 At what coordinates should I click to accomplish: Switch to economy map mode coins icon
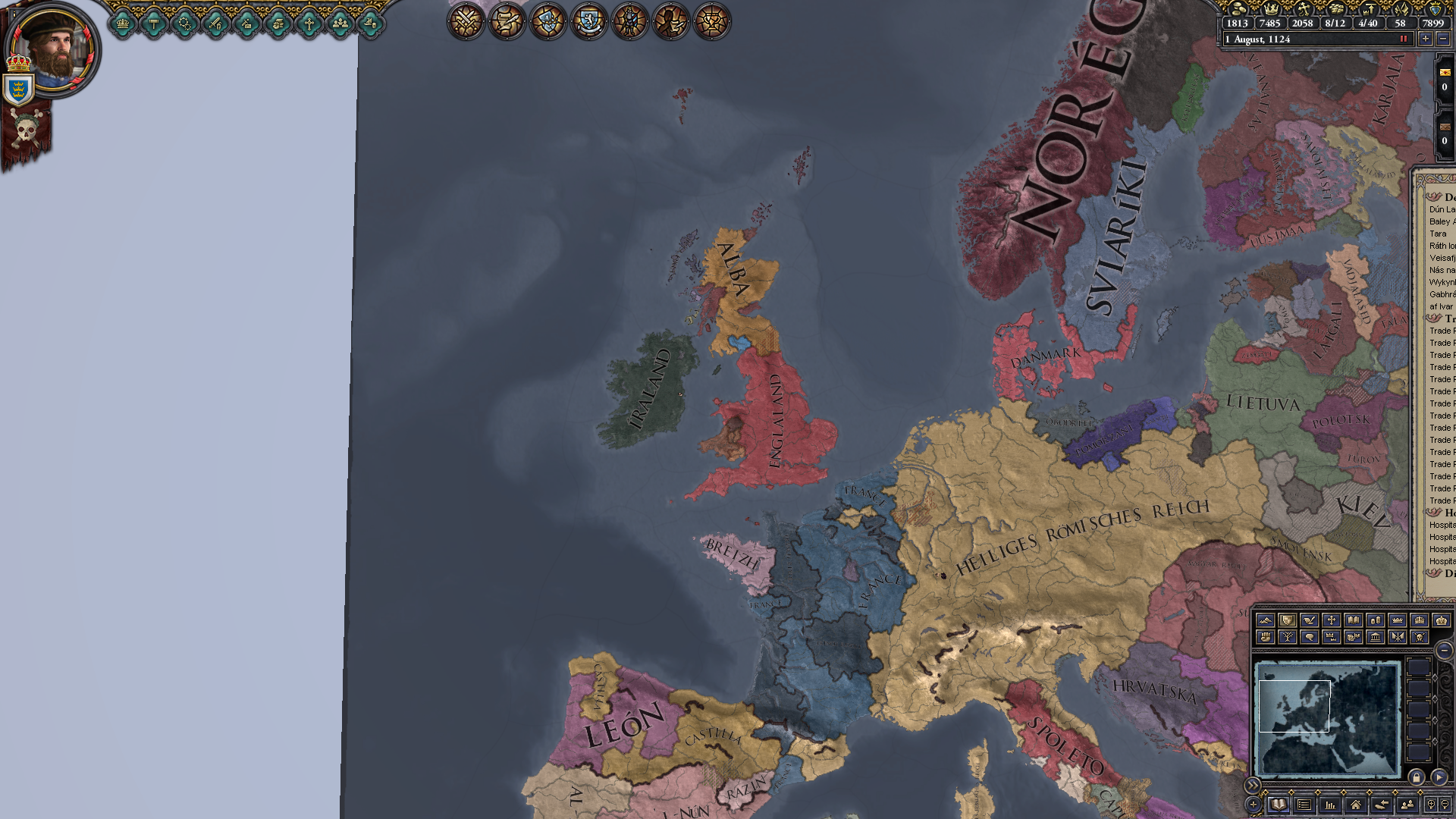(x=1376, y=620)
